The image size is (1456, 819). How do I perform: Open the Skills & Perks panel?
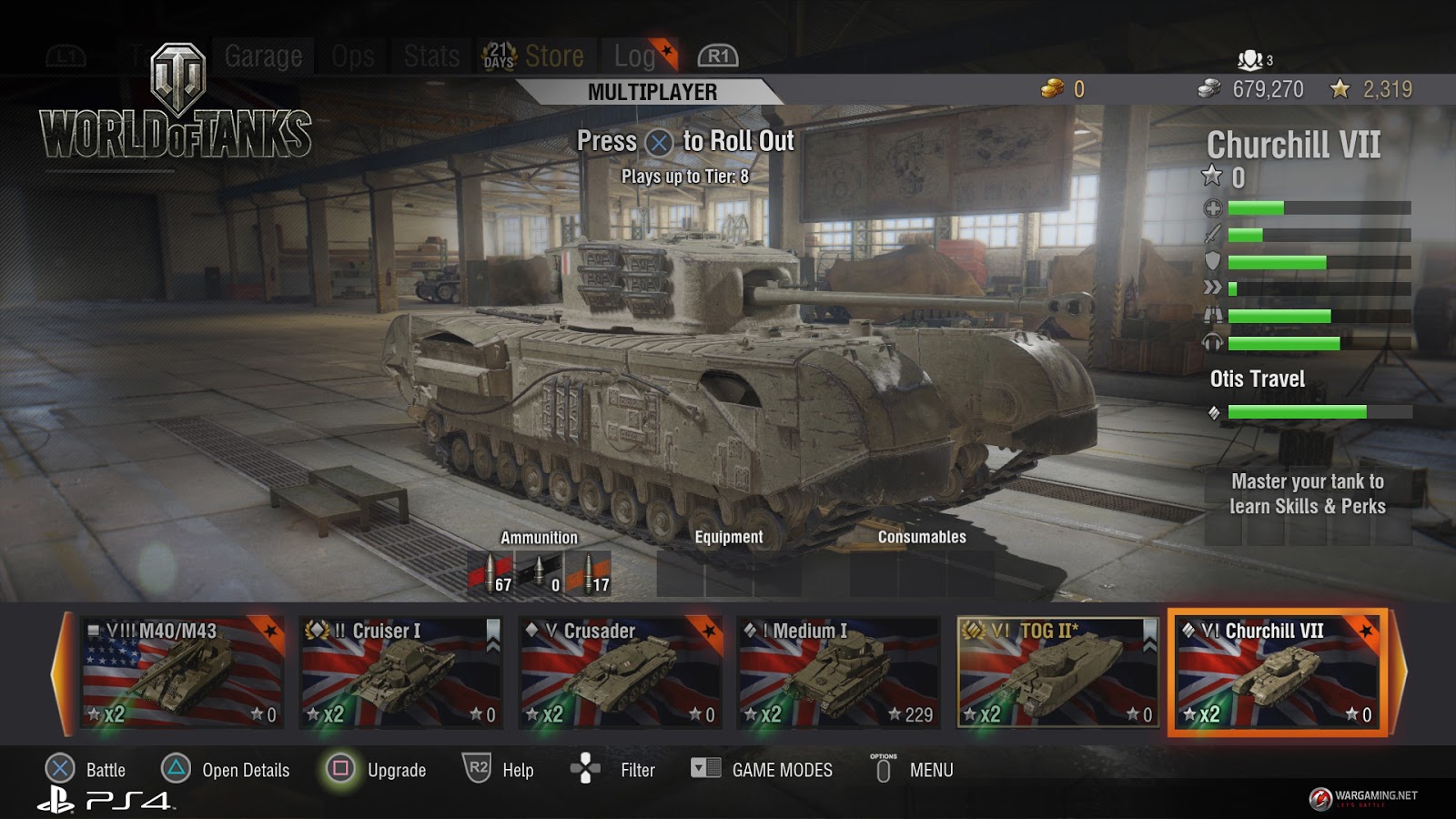(x=1308, y=494)
